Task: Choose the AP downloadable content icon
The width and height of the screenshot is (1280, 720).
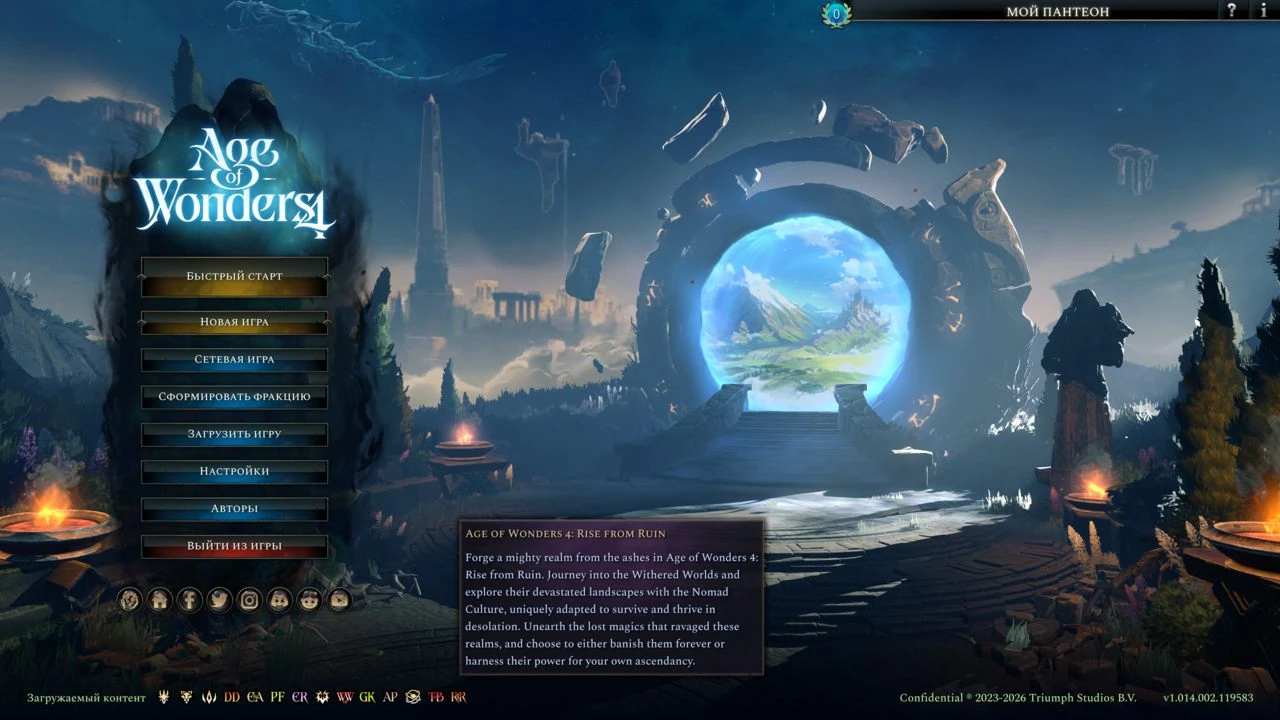Action: click(x=390, y=697)
